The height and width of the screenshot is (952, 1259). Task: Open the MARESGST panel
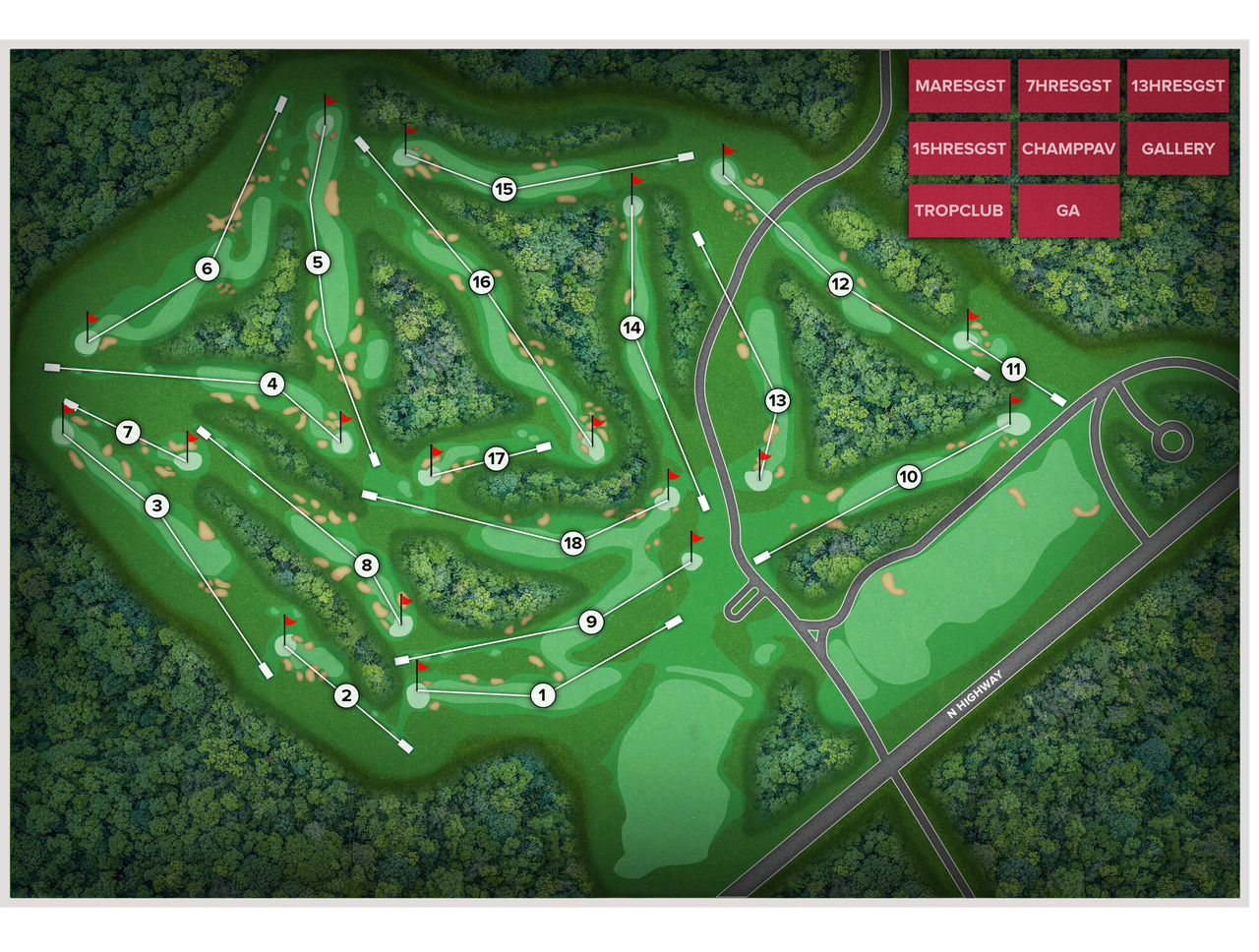pyautogui.click(x=960, y=88)
